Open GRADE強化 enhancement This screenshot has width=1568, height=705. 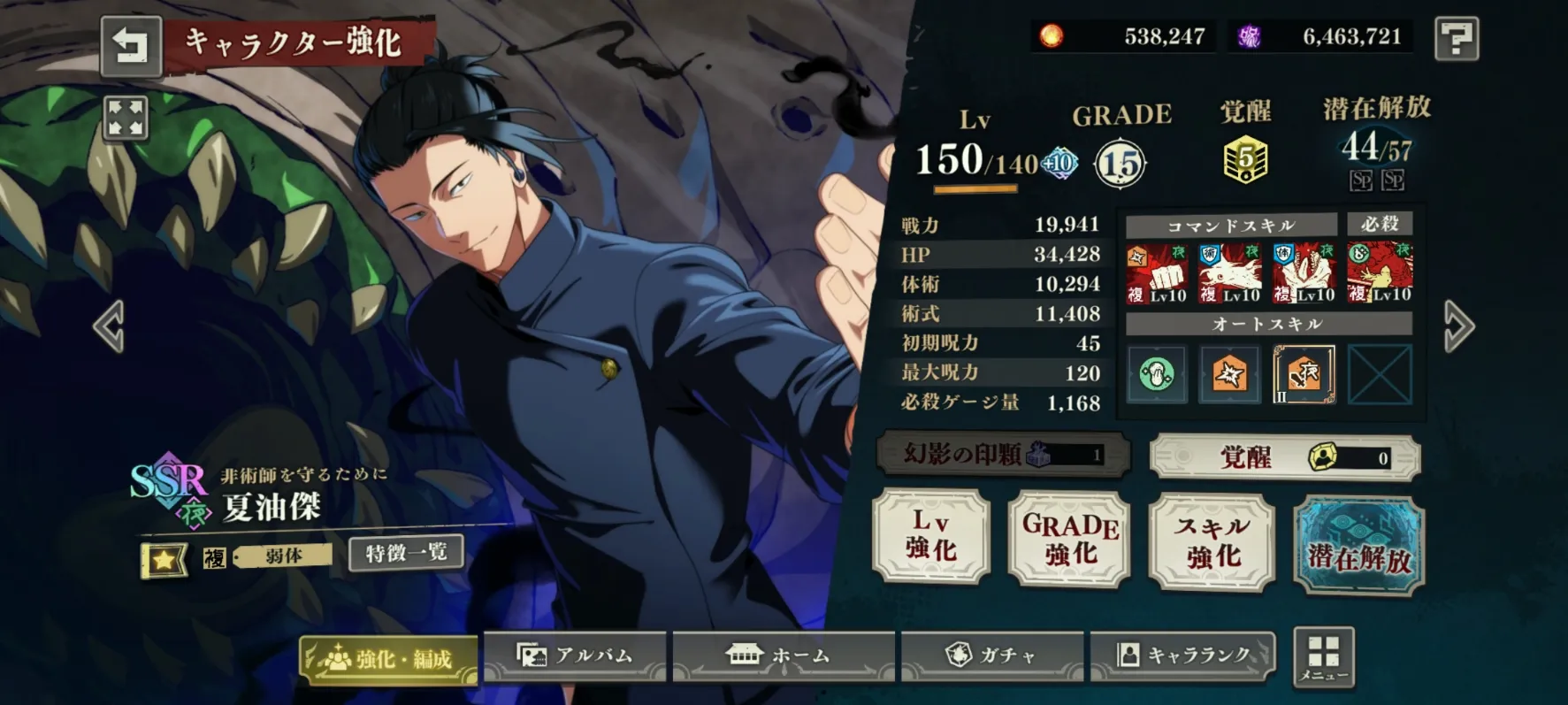pos(1069,539)
